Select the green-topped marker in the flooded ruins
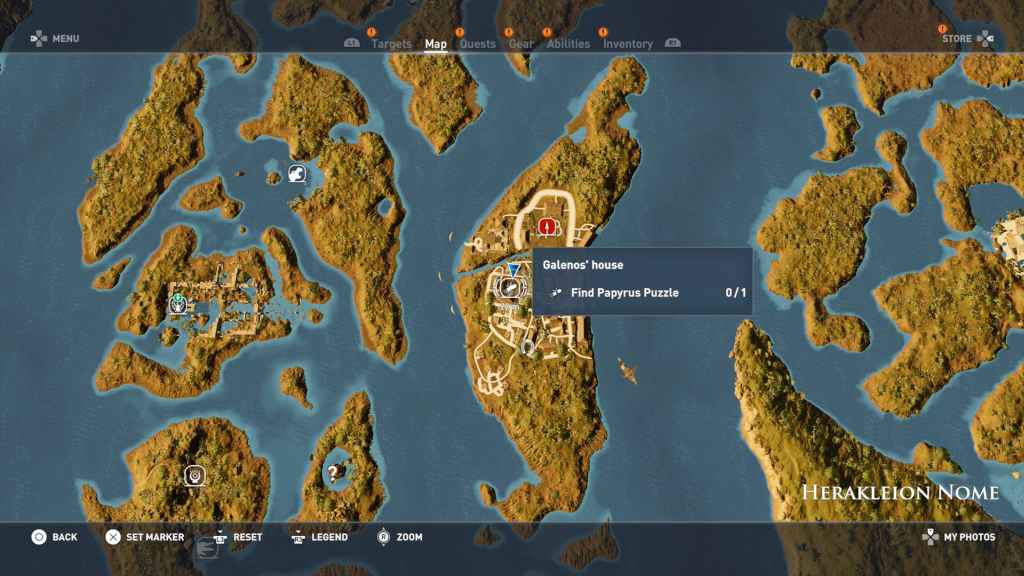The width and height of the screenshot is (1024, 576). tap(178, 302)
